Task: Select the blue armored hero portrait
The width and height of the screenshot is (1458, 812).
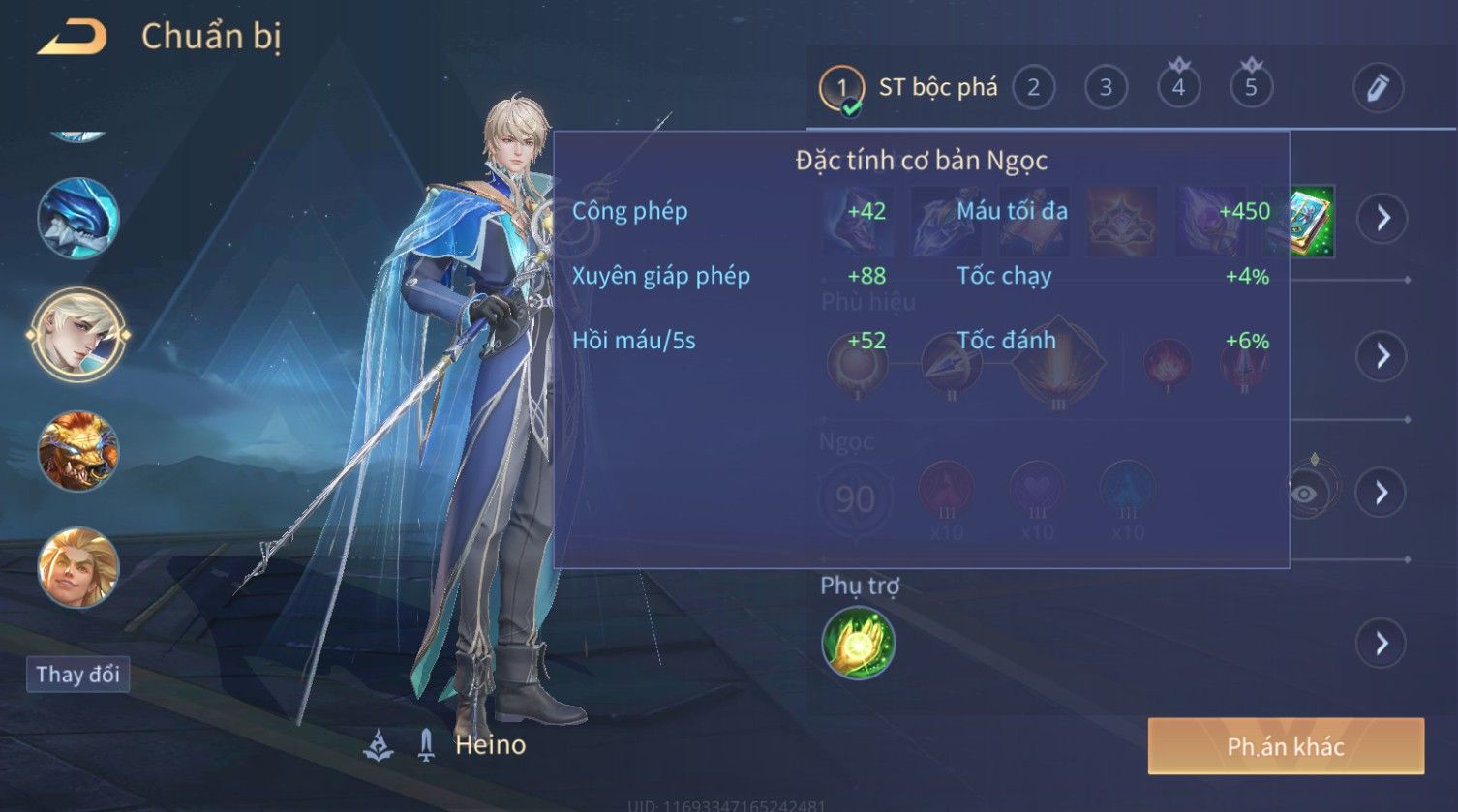Action: (x=77, y=219)
